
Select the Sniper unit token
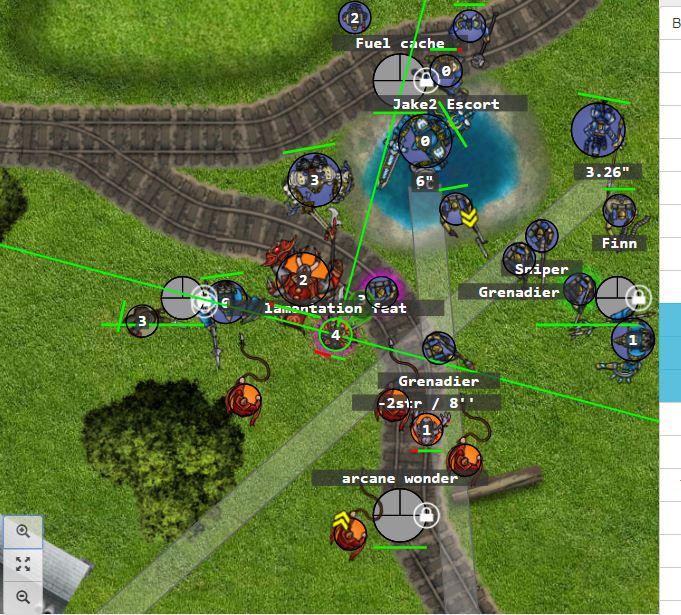coord(542,236)
